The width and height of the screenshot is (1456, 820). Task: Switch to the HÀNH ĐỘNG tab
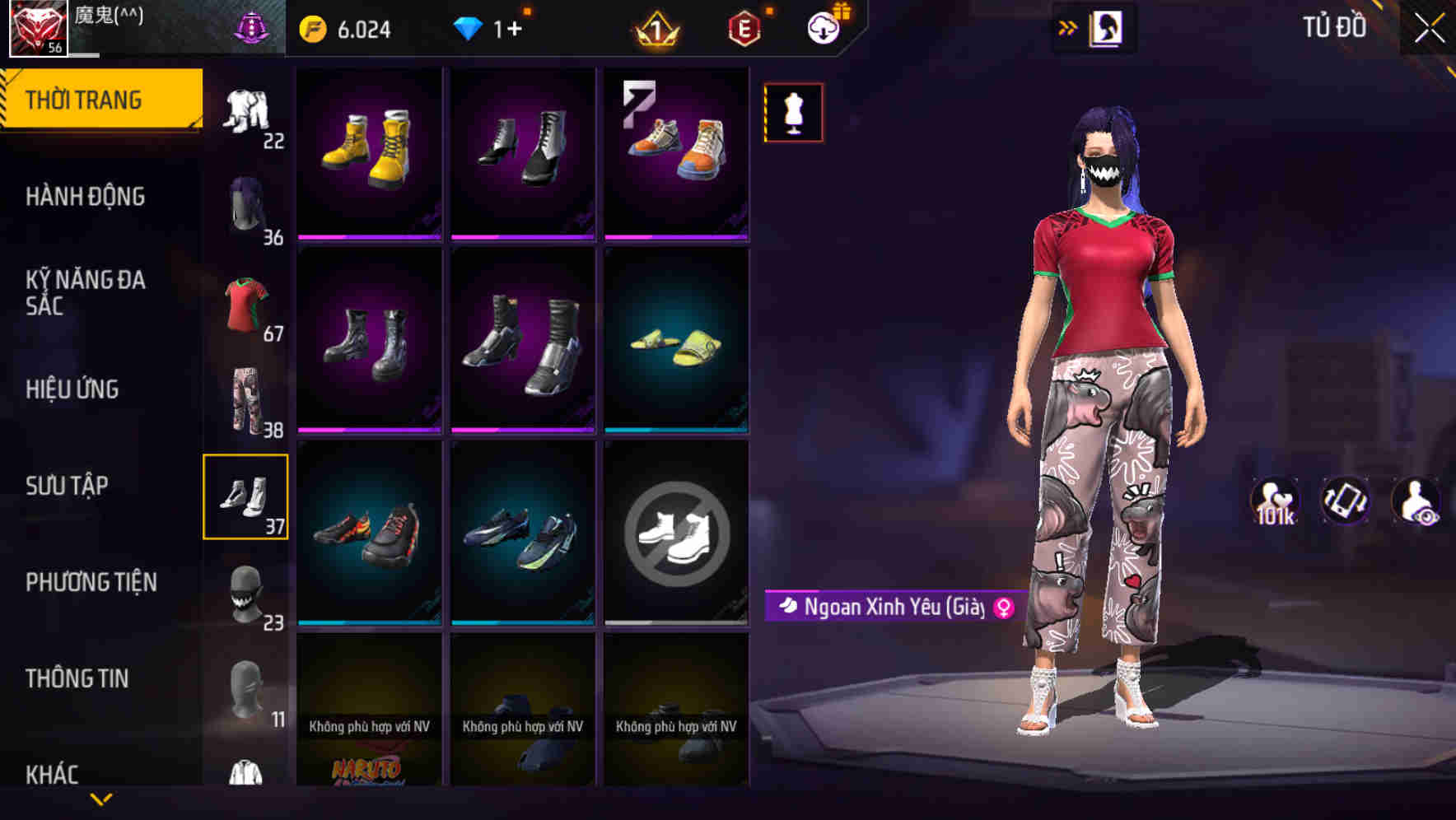[x=88, y=197]
